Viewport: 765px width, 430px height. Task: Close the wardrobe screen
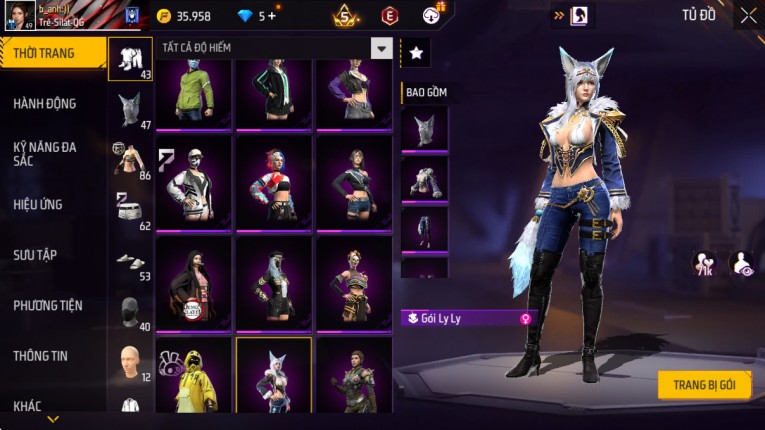(748, 15)
